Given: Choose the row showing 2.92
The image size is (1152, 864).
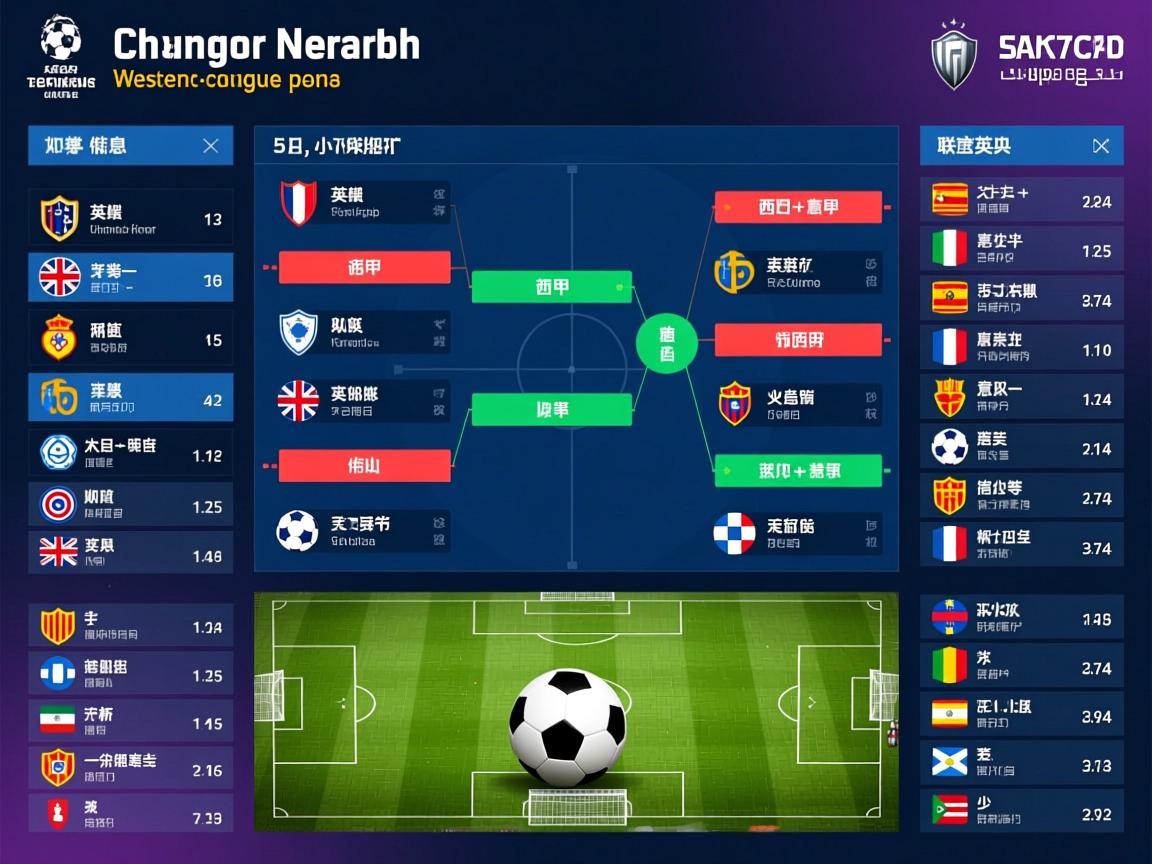Looking at the screenshot, I should 1021,811.
